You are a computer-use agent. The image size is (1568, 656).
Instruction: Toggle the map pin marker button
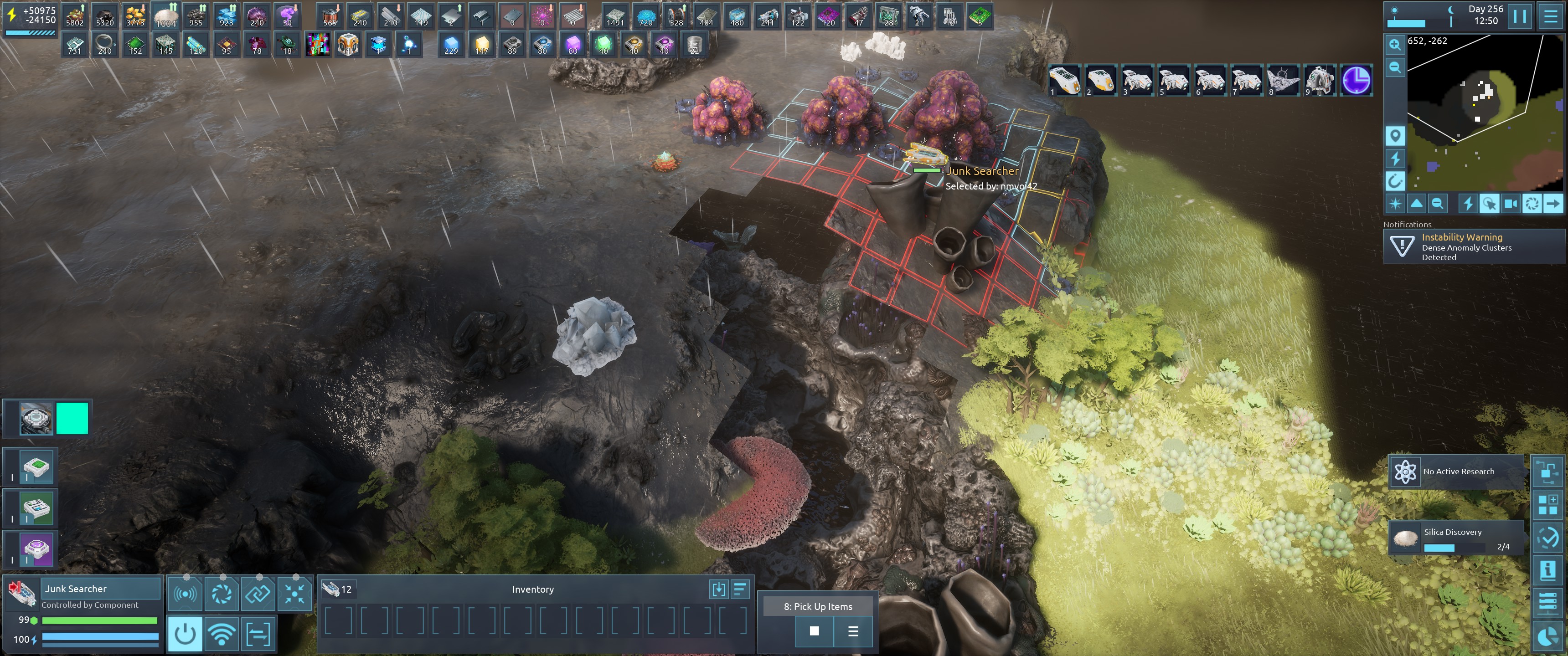point(1394,135)
